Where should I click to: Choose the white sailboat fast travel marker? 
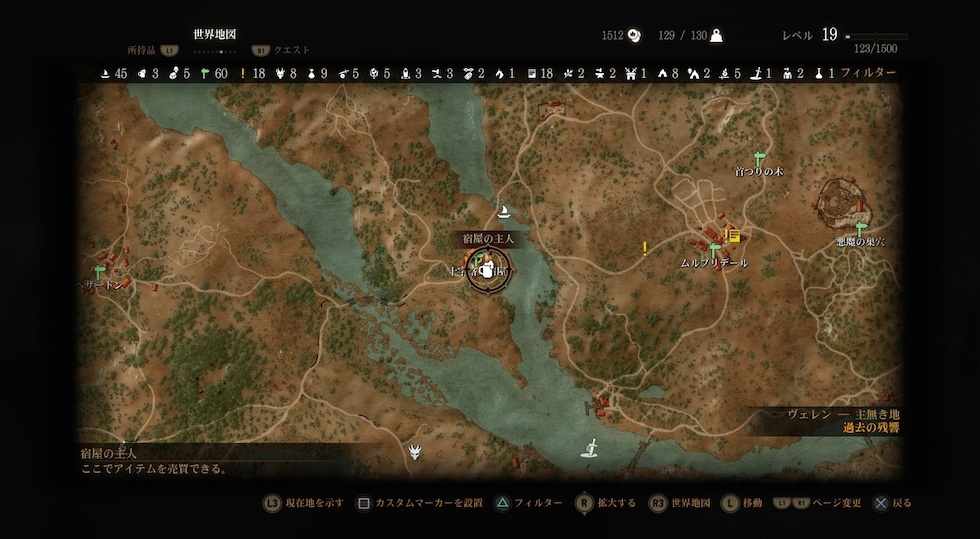(505, 211)
